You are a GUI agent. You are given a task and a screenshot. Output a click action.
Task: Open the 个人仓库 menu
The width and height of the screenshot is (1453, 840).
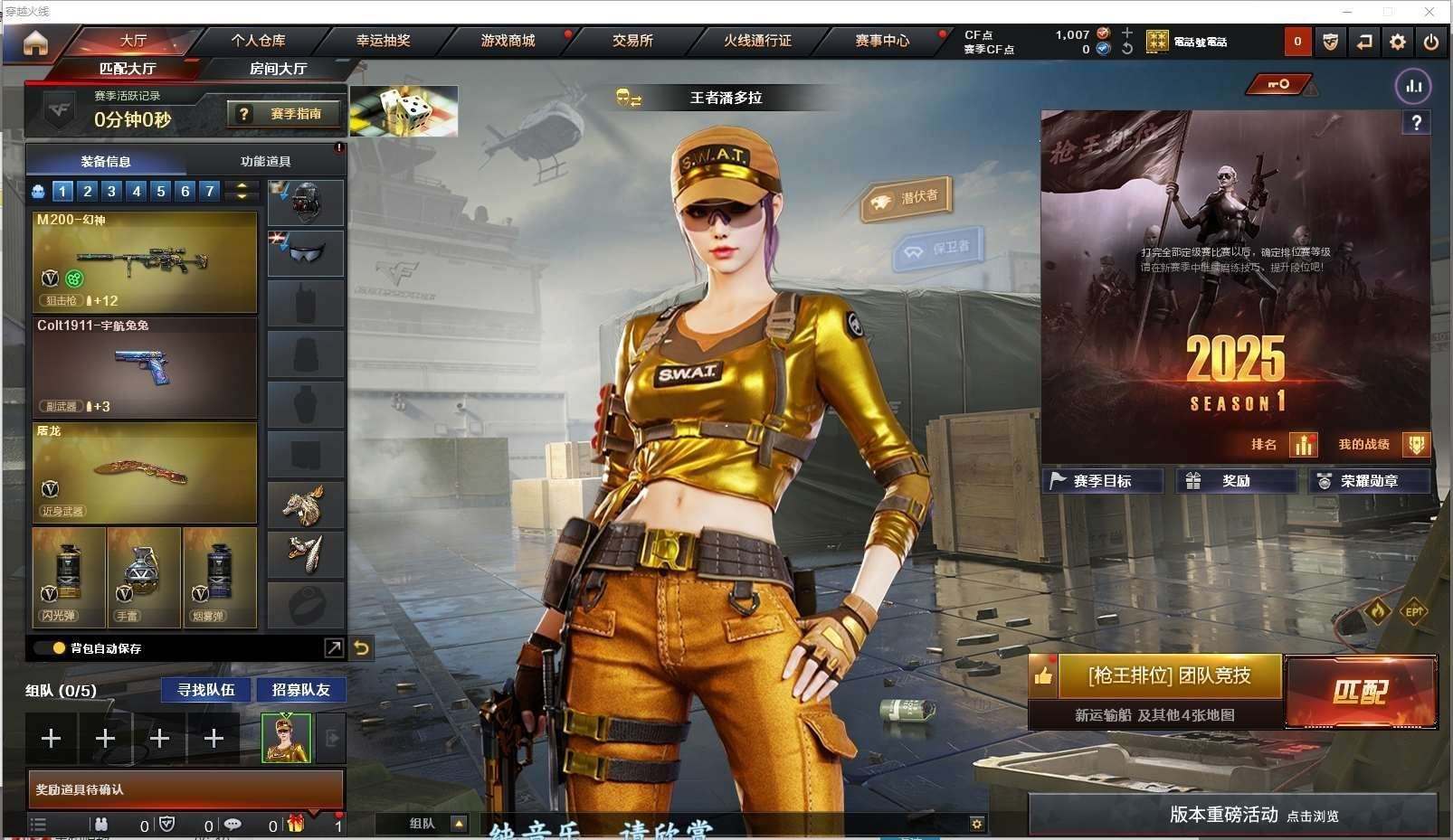[x=258, y=41]
